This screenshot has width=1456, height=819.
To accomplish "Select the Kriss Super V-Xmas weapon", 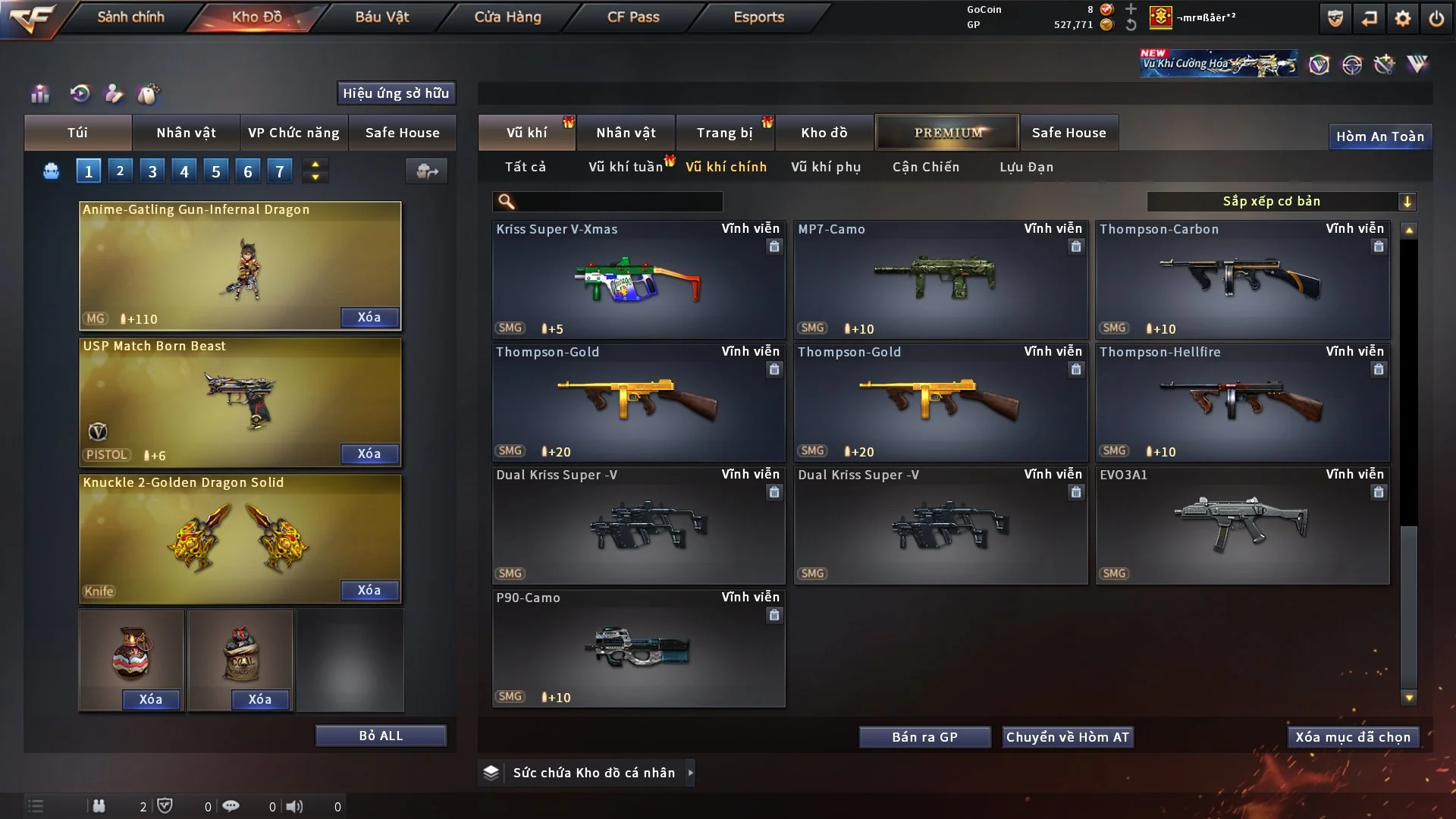I will tap(638, 281).
